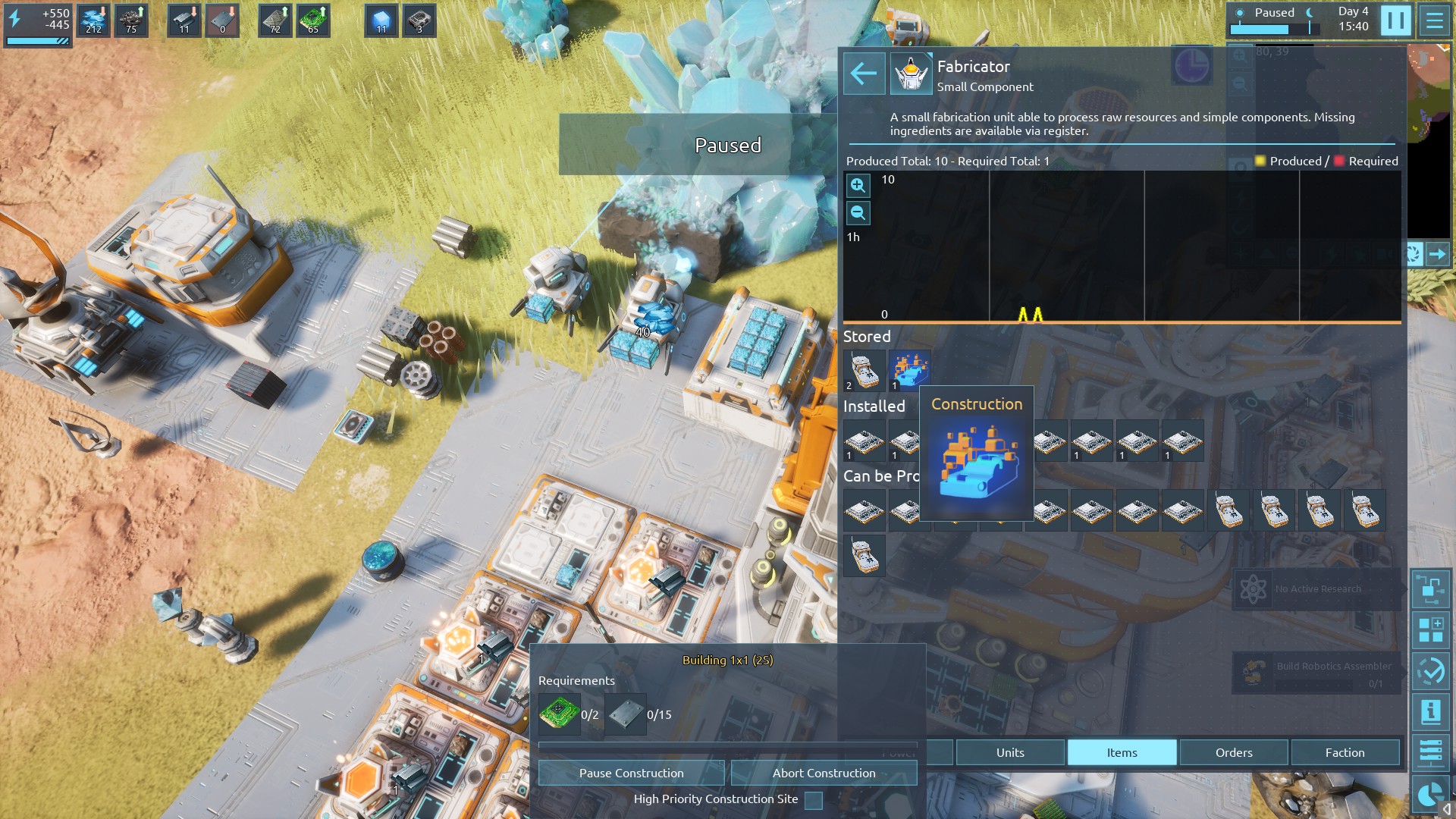Open the Faction tab
The height and width of the screenshot is (819, 1456).
click(x=1345, y=752)
